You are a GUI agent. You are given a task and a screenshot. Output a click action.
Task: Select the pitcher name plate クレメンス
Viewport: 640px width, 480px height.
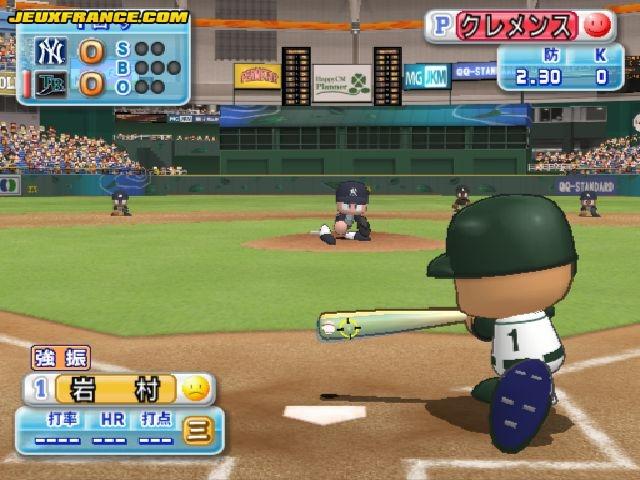(517, 25)
